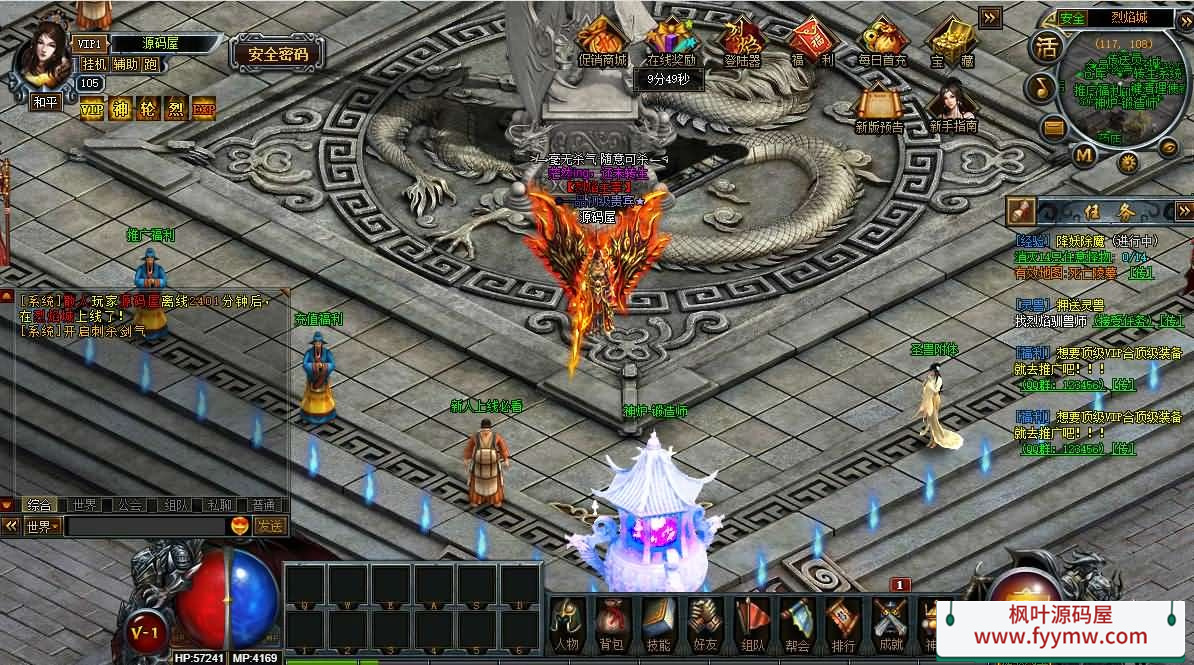Toggle the 挂机 auto-battle button
Screen dimensions: 1194x665
pos(94,64)
